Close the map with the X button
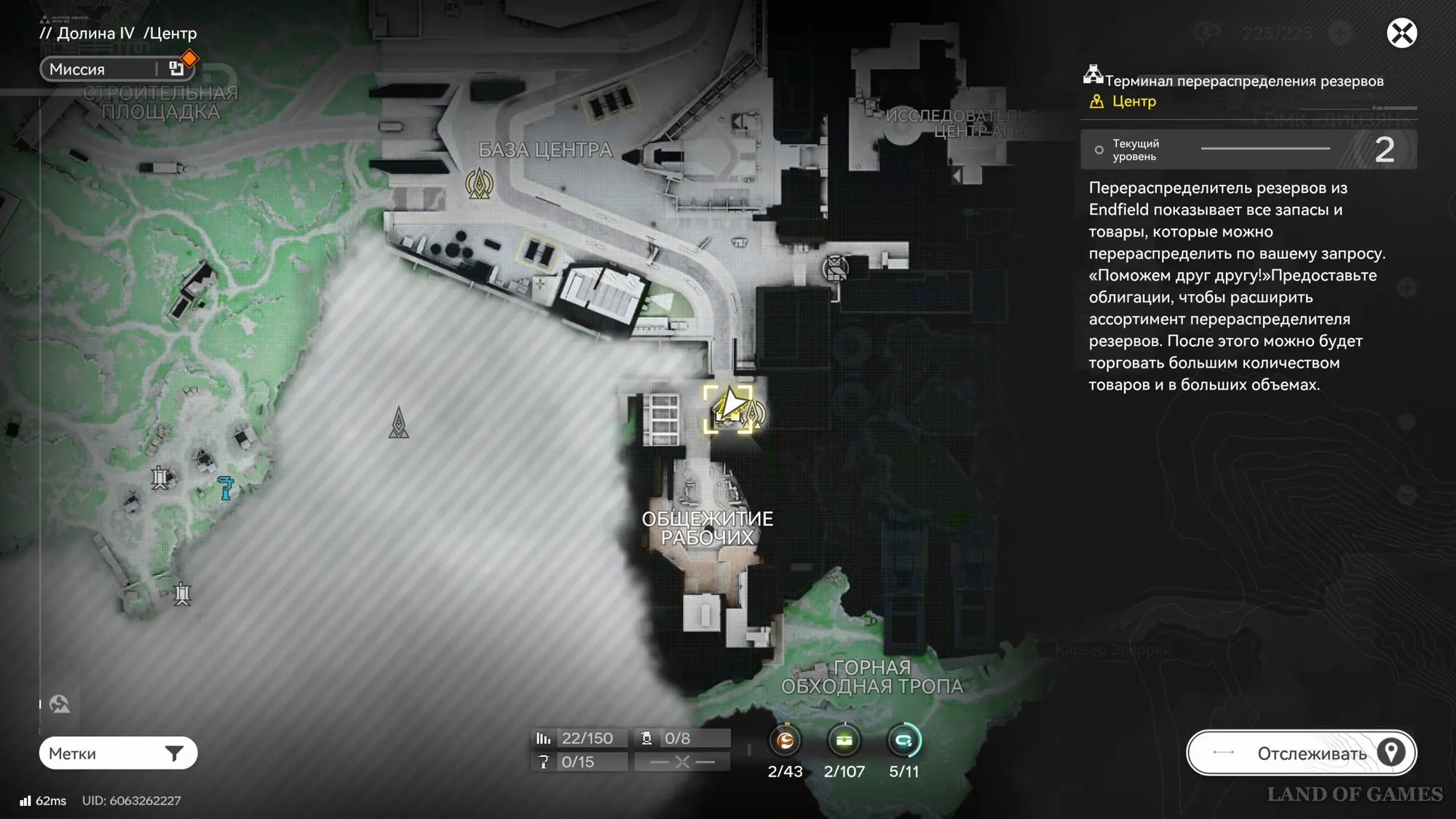This screenshot has width=1456, height=819. pyautogui.click(x=1401, y=33)
